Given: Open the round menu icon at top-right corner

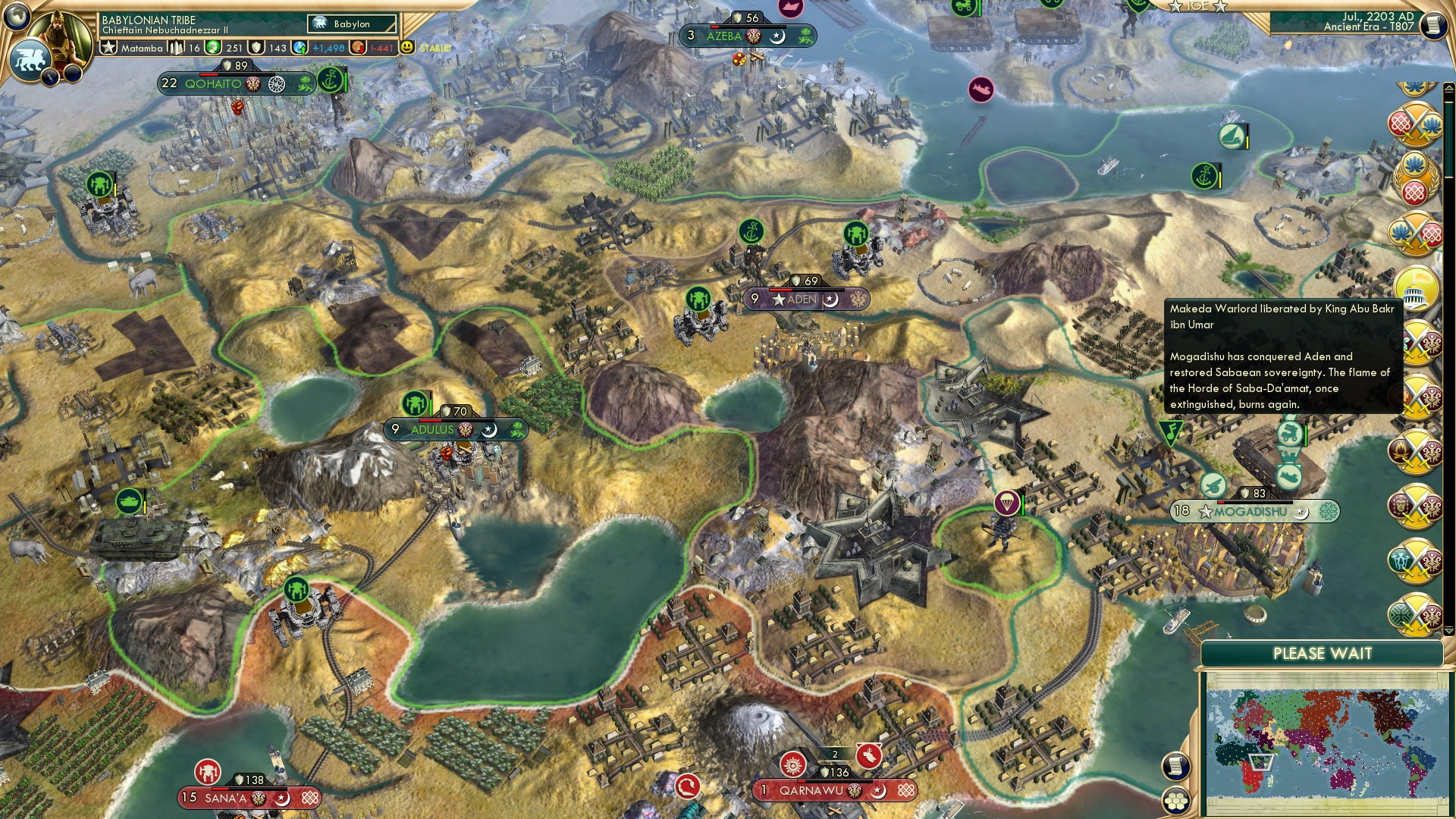Looking at the screenshot, I should 1432,24.
